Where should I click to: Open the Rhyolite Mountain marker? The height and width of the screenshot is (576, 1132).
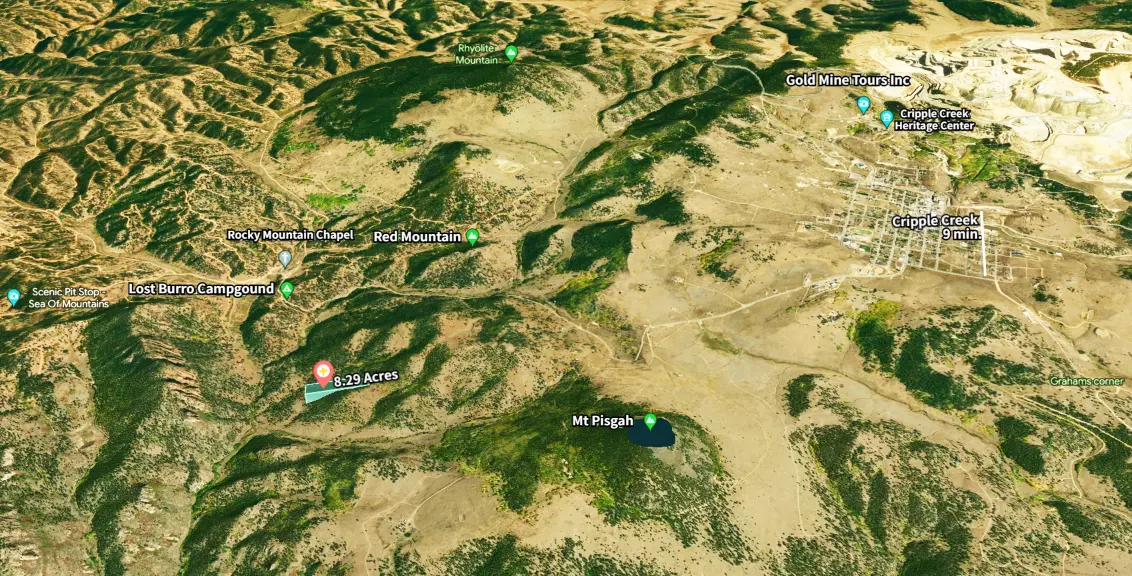(x=511, y=53)
